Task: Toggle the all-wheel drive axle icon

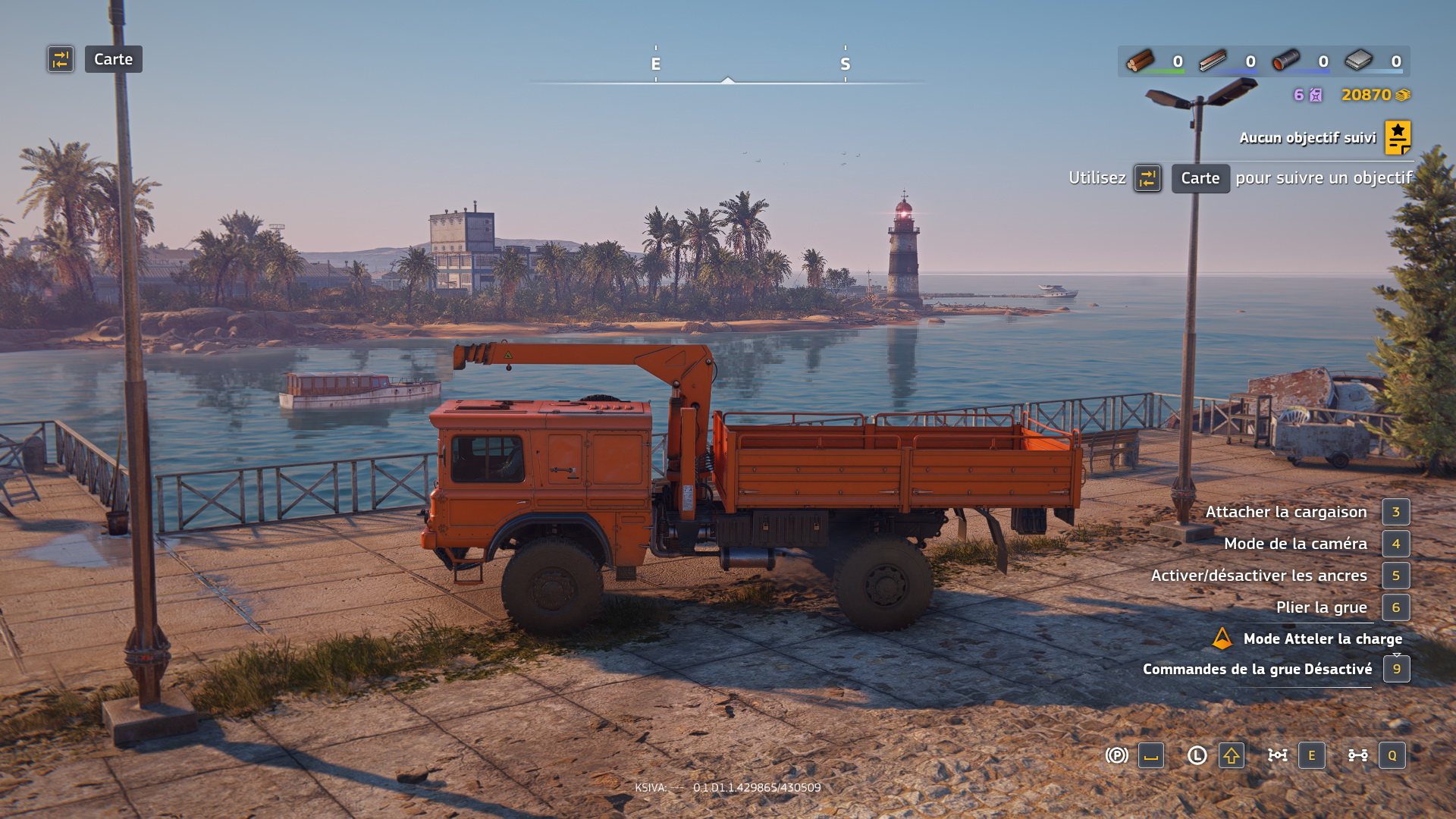Action: coord(1357,755)
